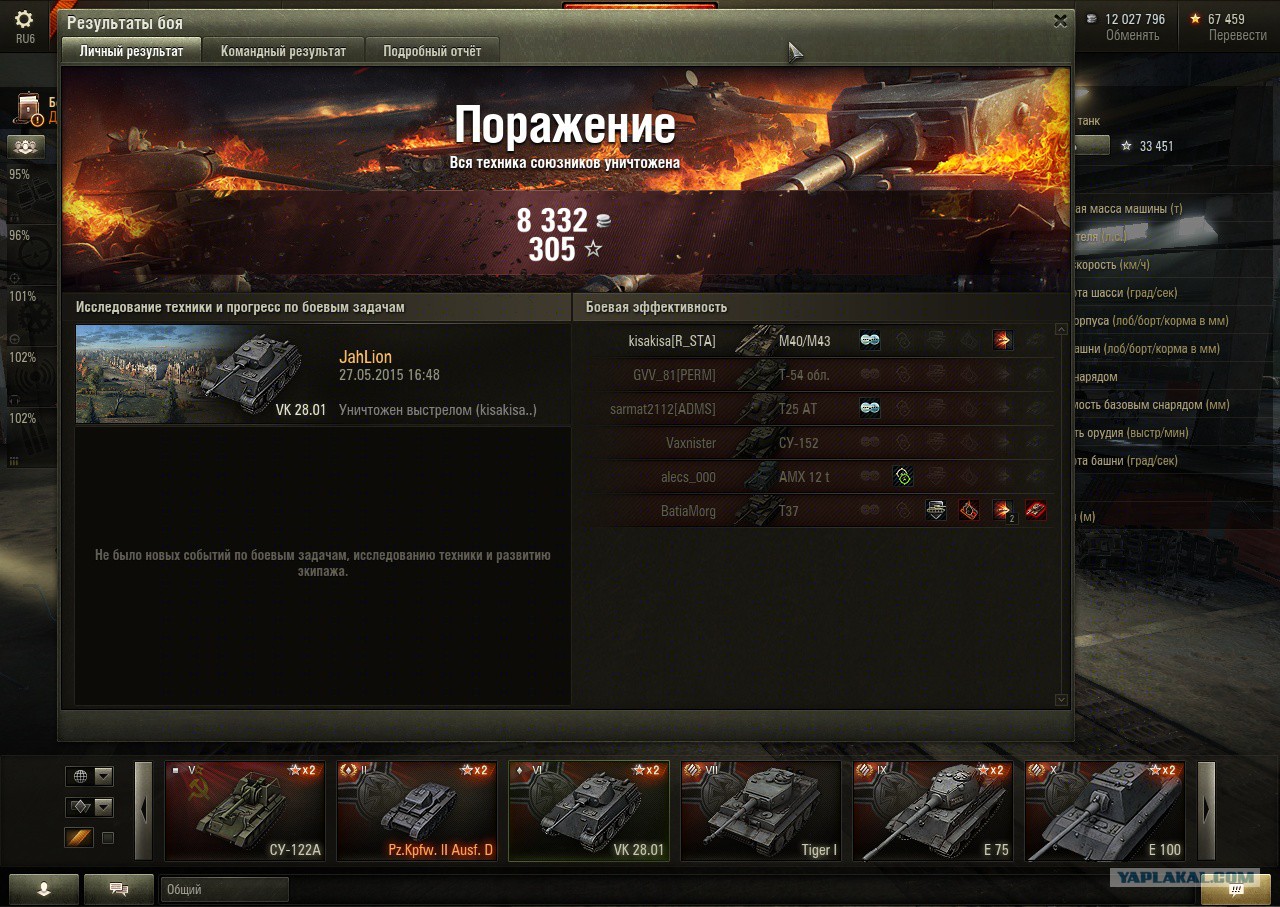
Task: Show next tanks with carousel right arrow
Action: point(1206,811)
